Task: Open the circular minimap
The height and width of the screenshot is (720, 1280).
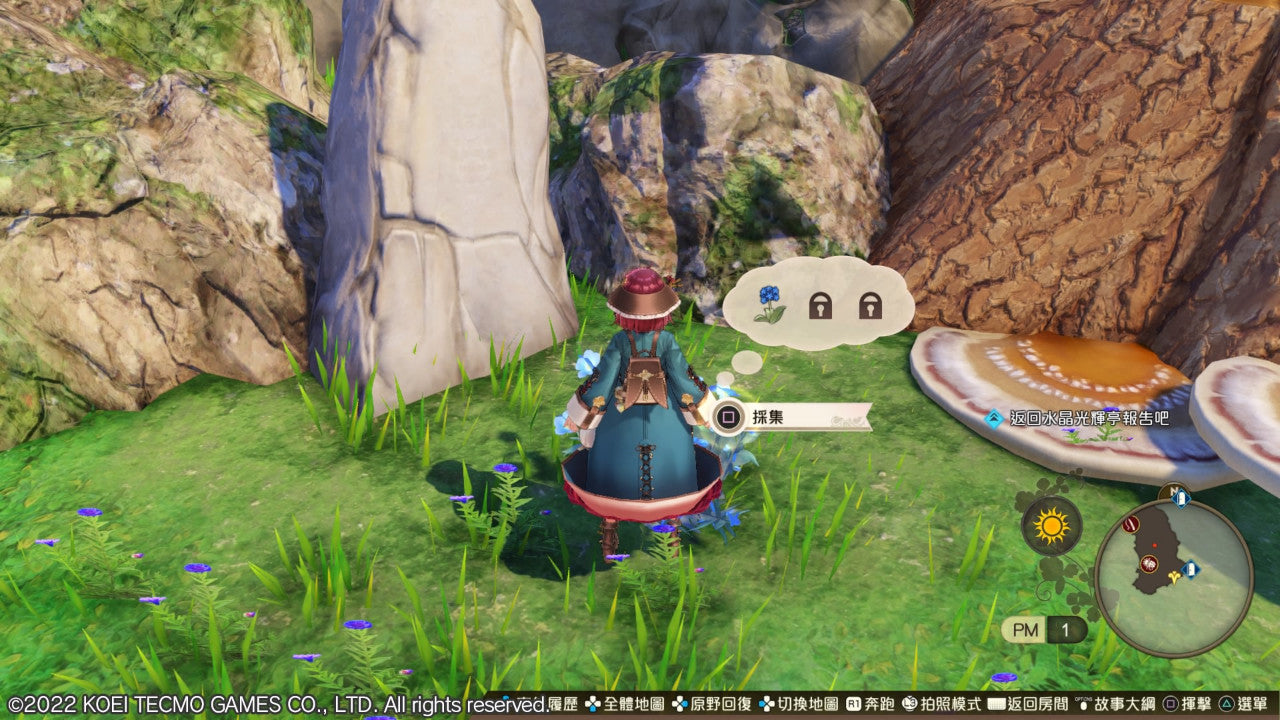Action: tap(1173, 577)
